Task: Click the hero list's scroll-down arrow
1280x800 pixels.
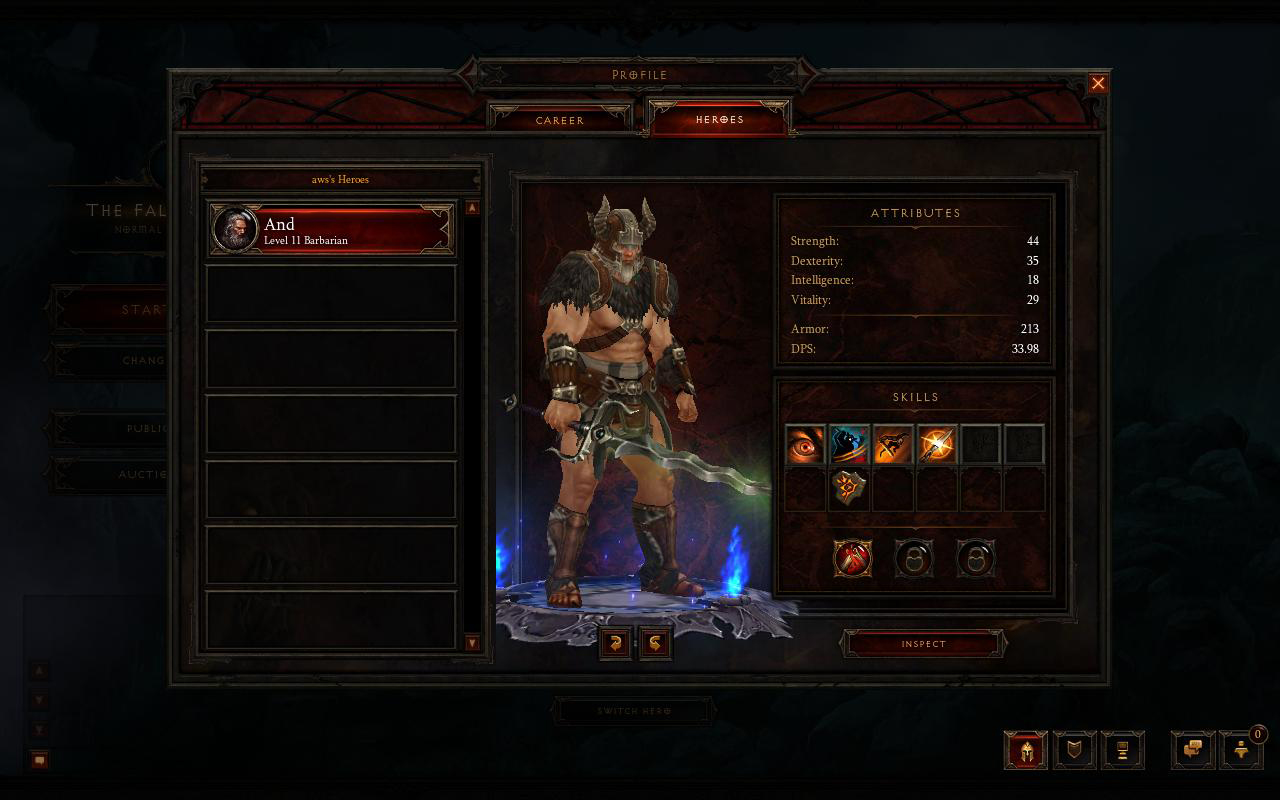Action: (x=472, y=643)
